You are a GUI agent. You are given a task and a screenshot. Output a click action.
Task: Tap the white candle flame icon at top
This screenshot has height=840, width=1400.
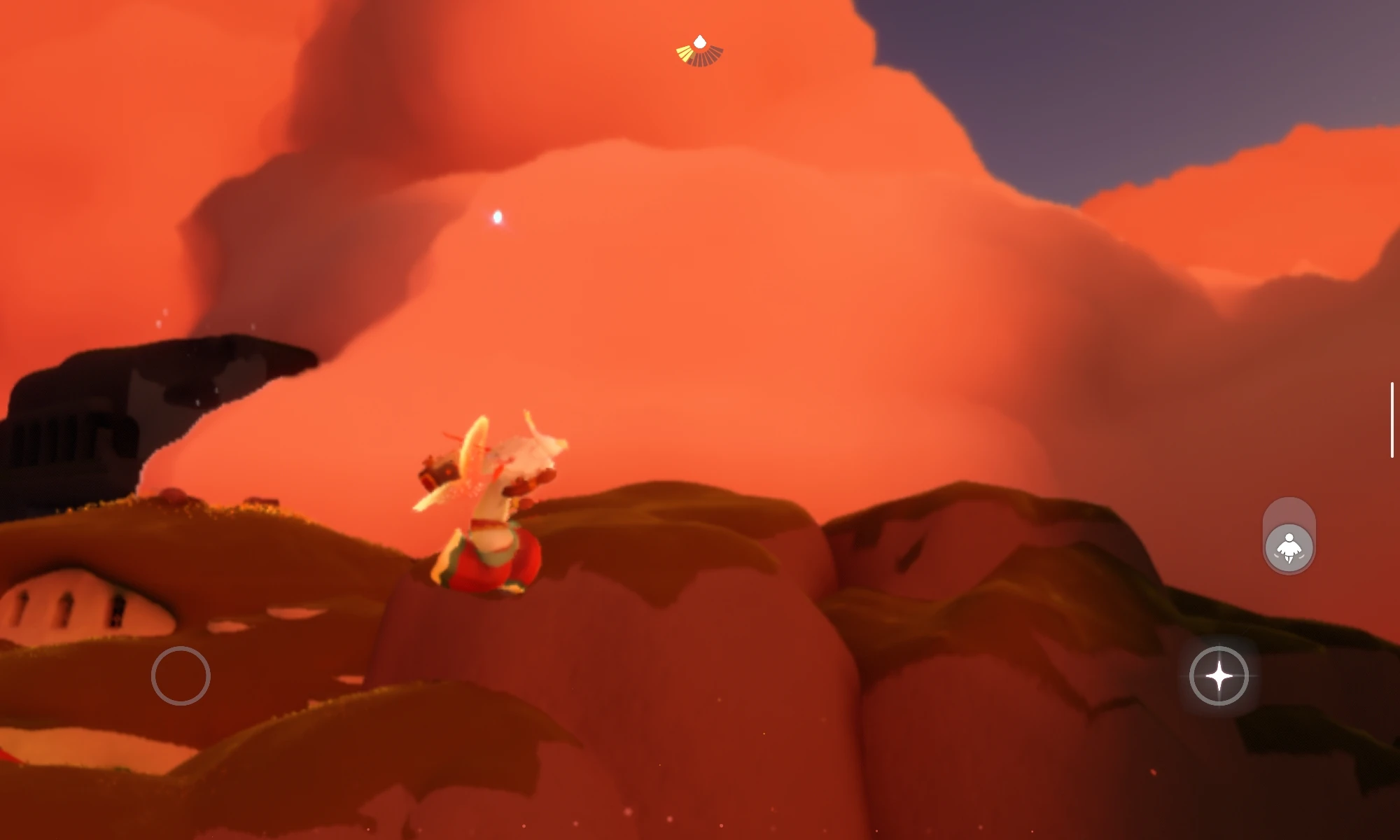(699, 42)
